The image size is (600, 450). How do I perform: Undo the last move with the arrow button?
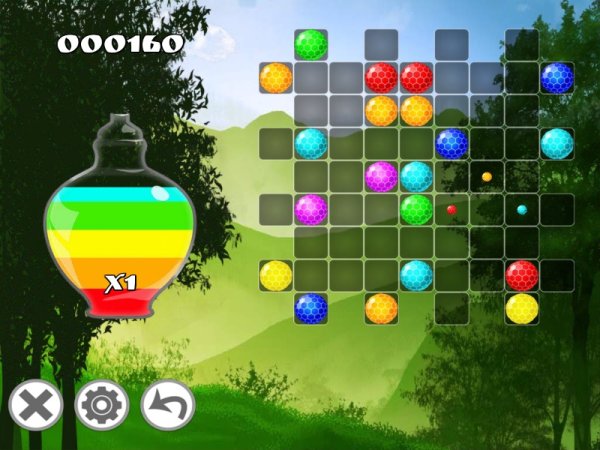coord(168,406)
